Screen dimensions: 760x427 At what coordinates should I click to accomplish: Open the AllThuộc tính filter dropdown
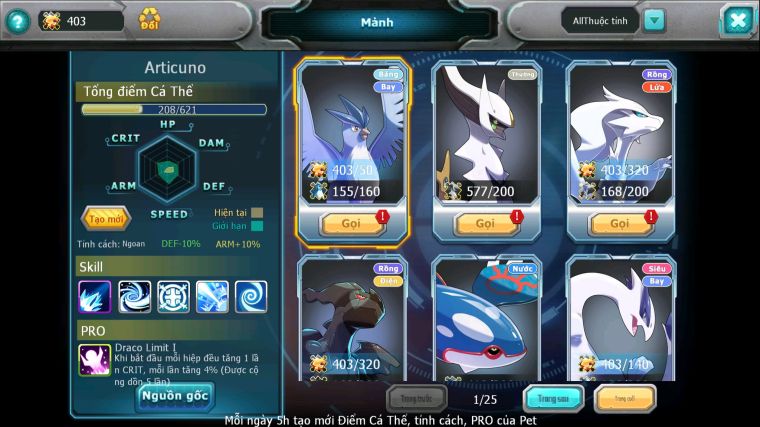tap(654, 20)
